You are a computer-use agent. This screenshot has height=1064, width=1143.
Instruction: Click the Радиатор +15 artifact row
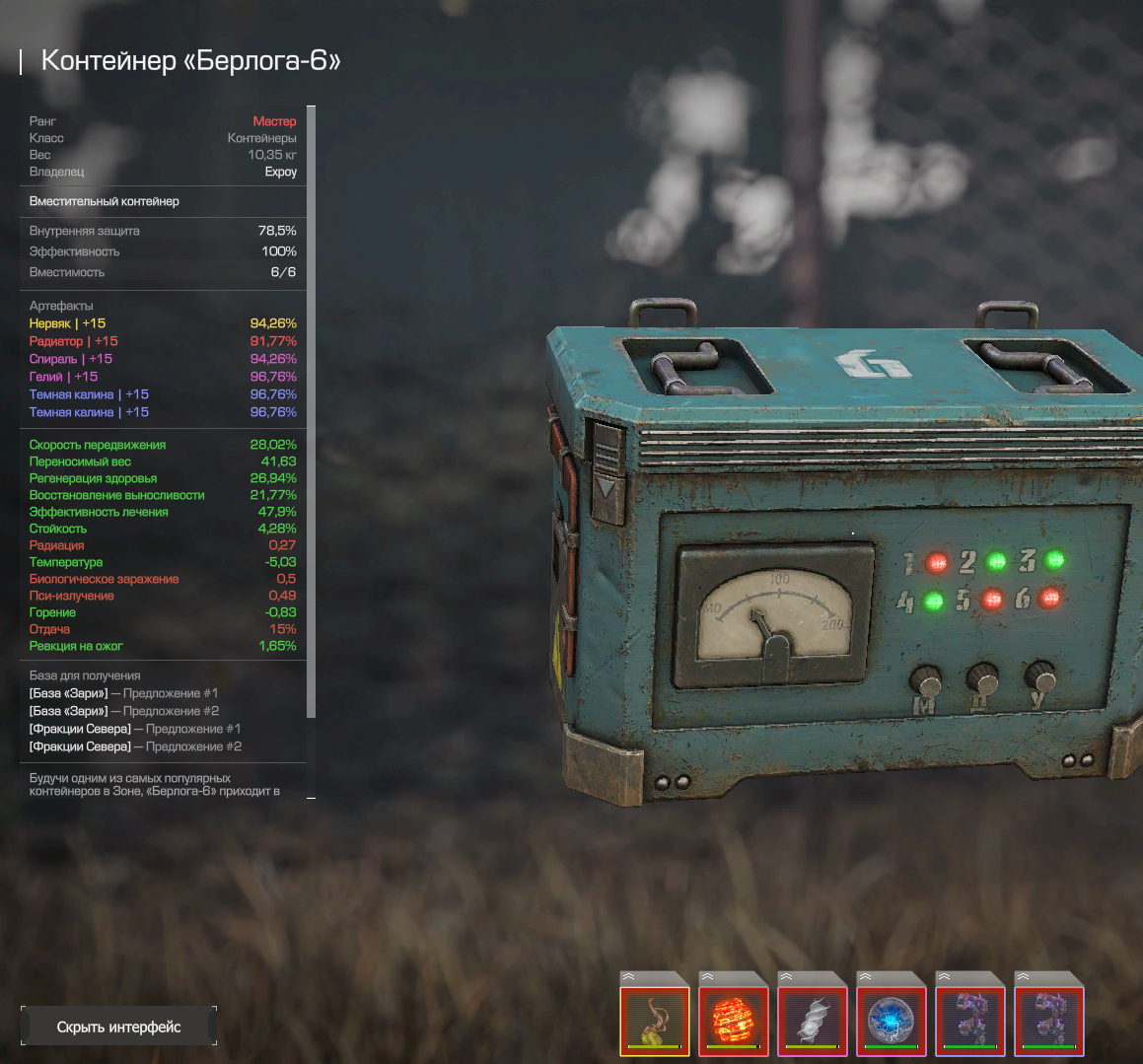pos(73,341)
